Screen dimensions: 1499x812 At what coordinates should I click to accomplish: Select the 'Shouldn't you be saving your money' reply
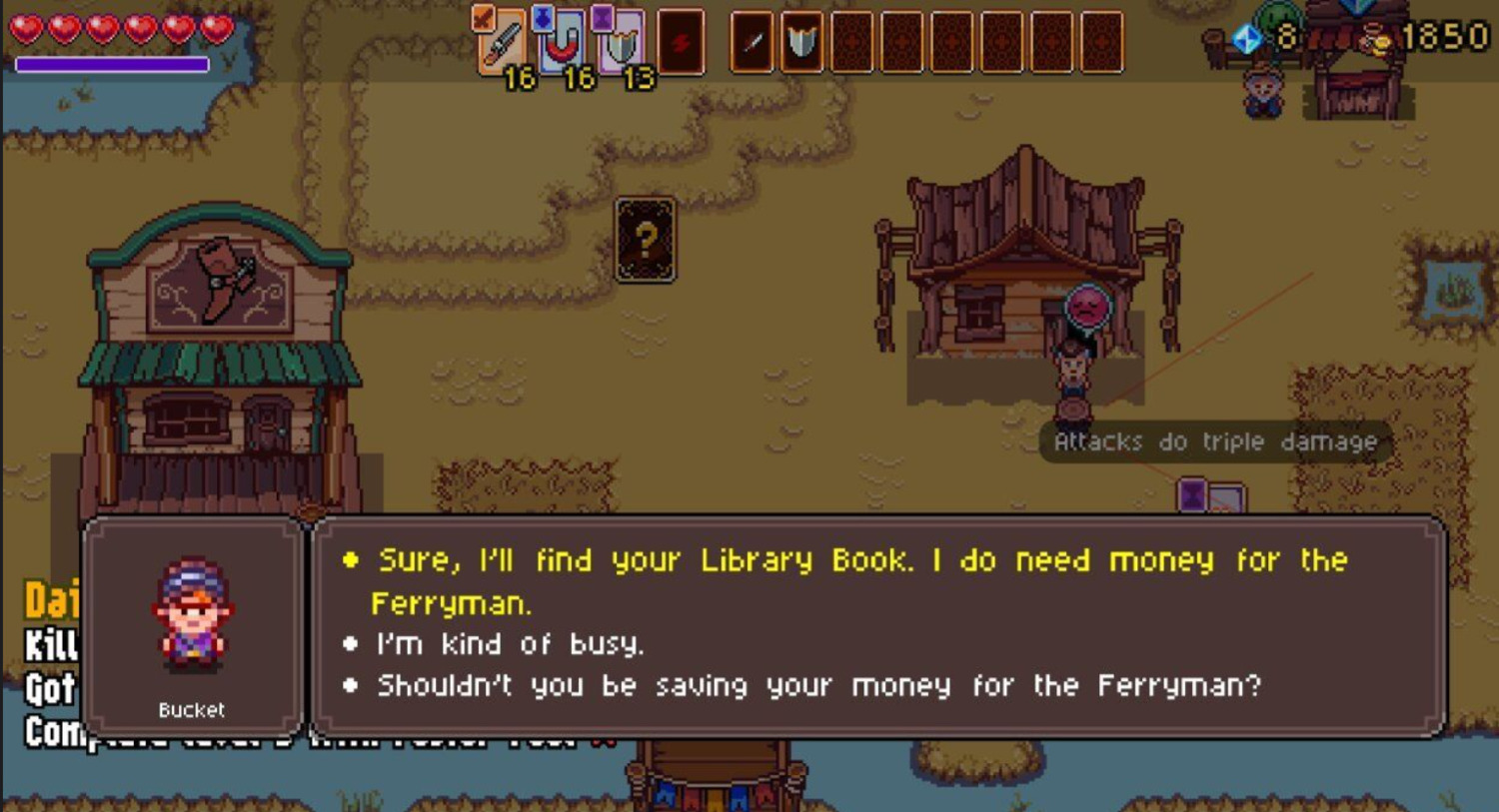pyautogui.click(x=817, y=686)
